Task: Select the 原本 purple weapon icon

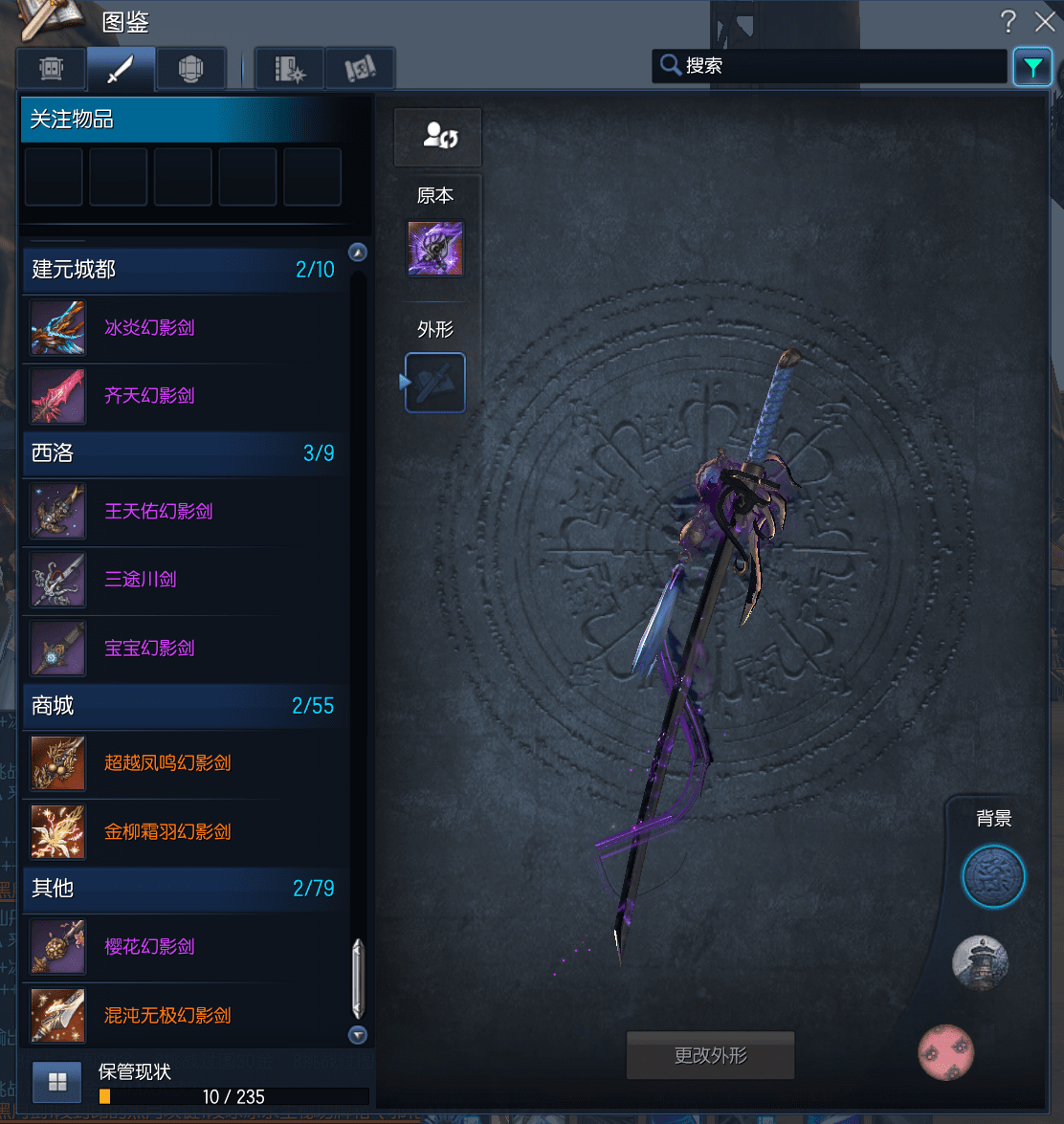Action: (435, 249)
